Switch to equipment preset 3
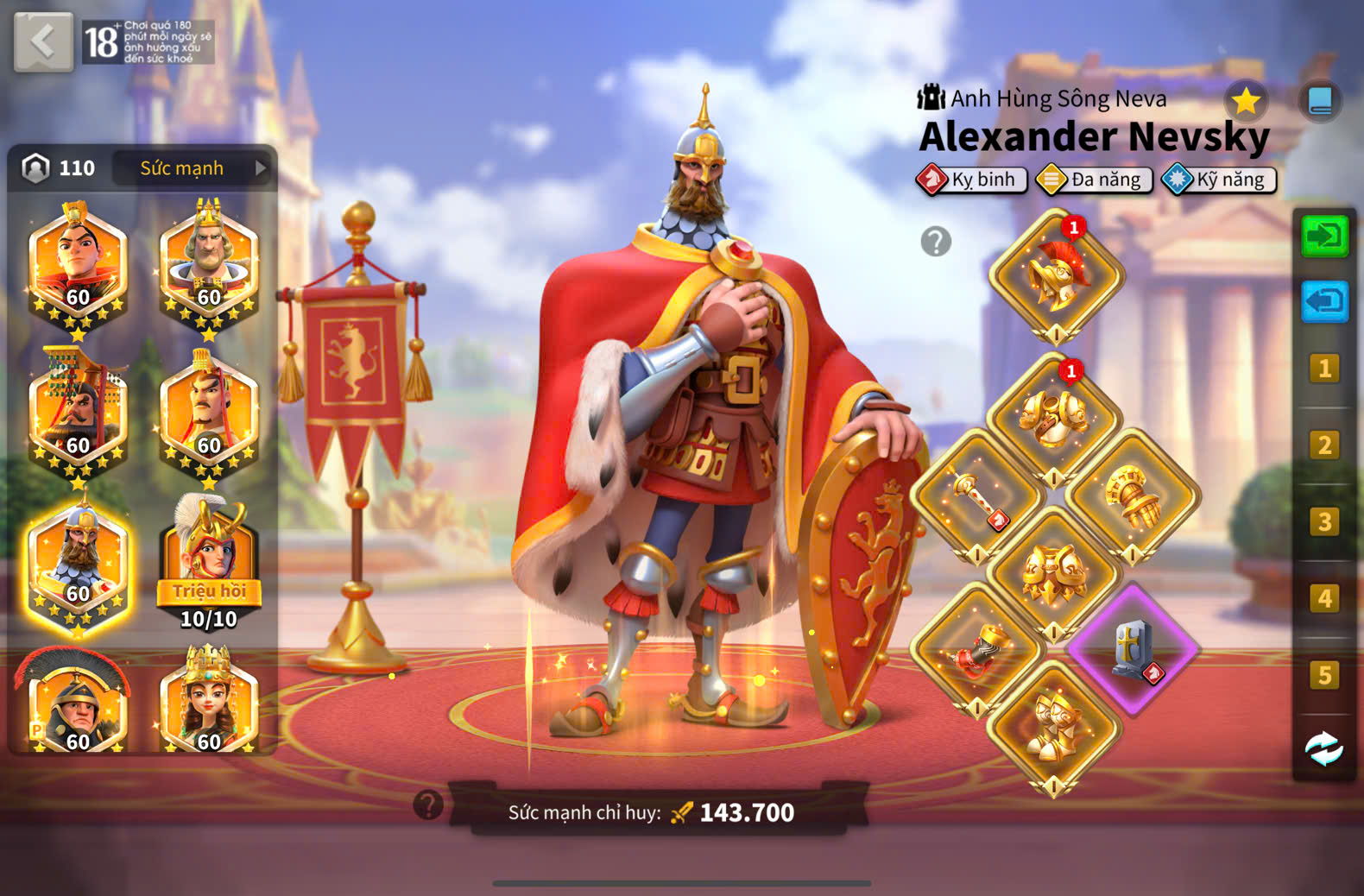Screen dimensions: 1364x896 point(1324,521)
